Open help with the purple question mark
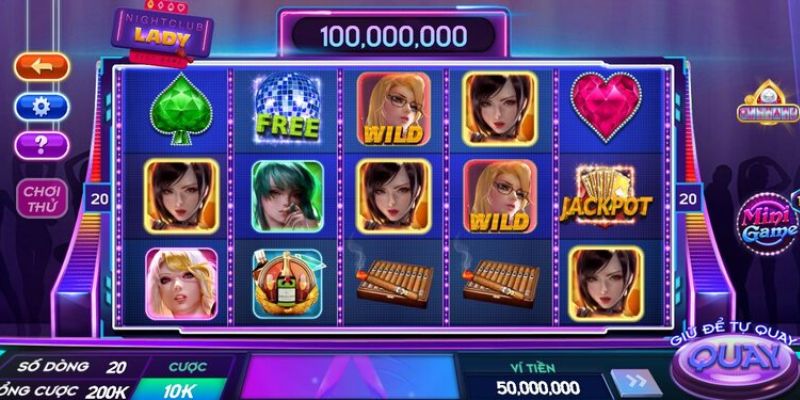Screen dimensions: 800x400 (42, 145)
